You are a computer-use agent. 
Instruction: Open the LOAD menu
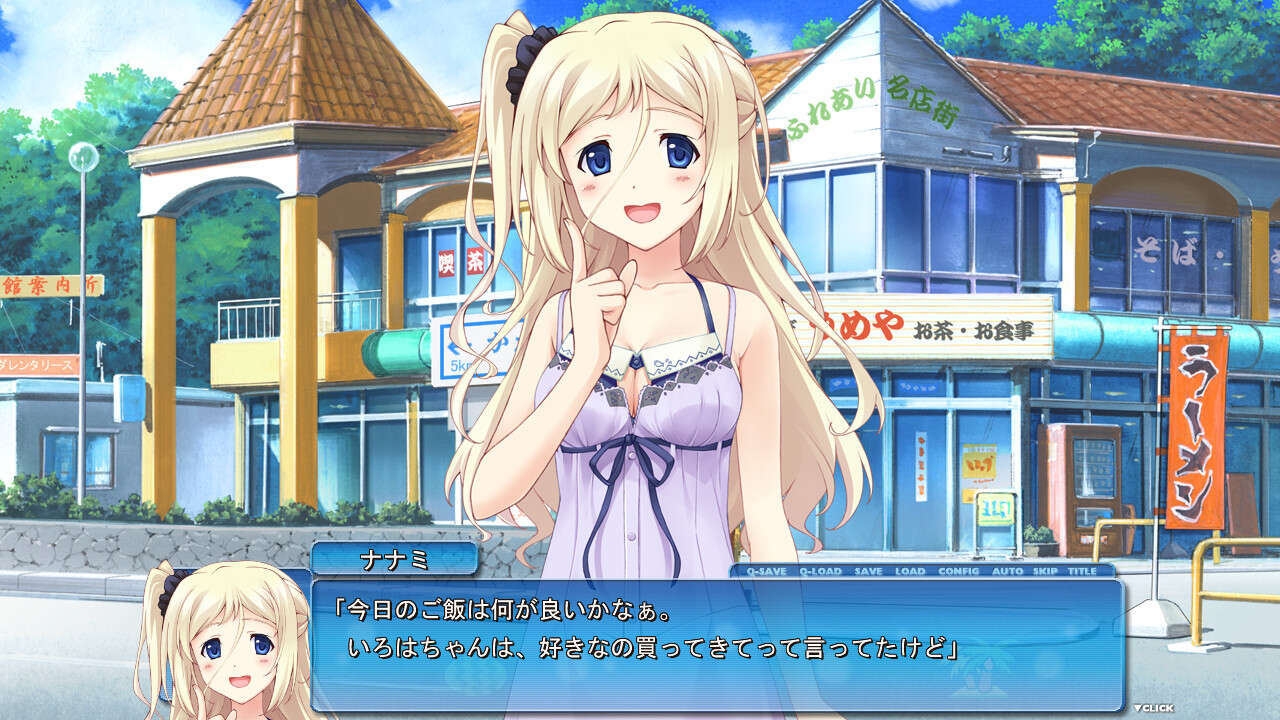point(910,571)
